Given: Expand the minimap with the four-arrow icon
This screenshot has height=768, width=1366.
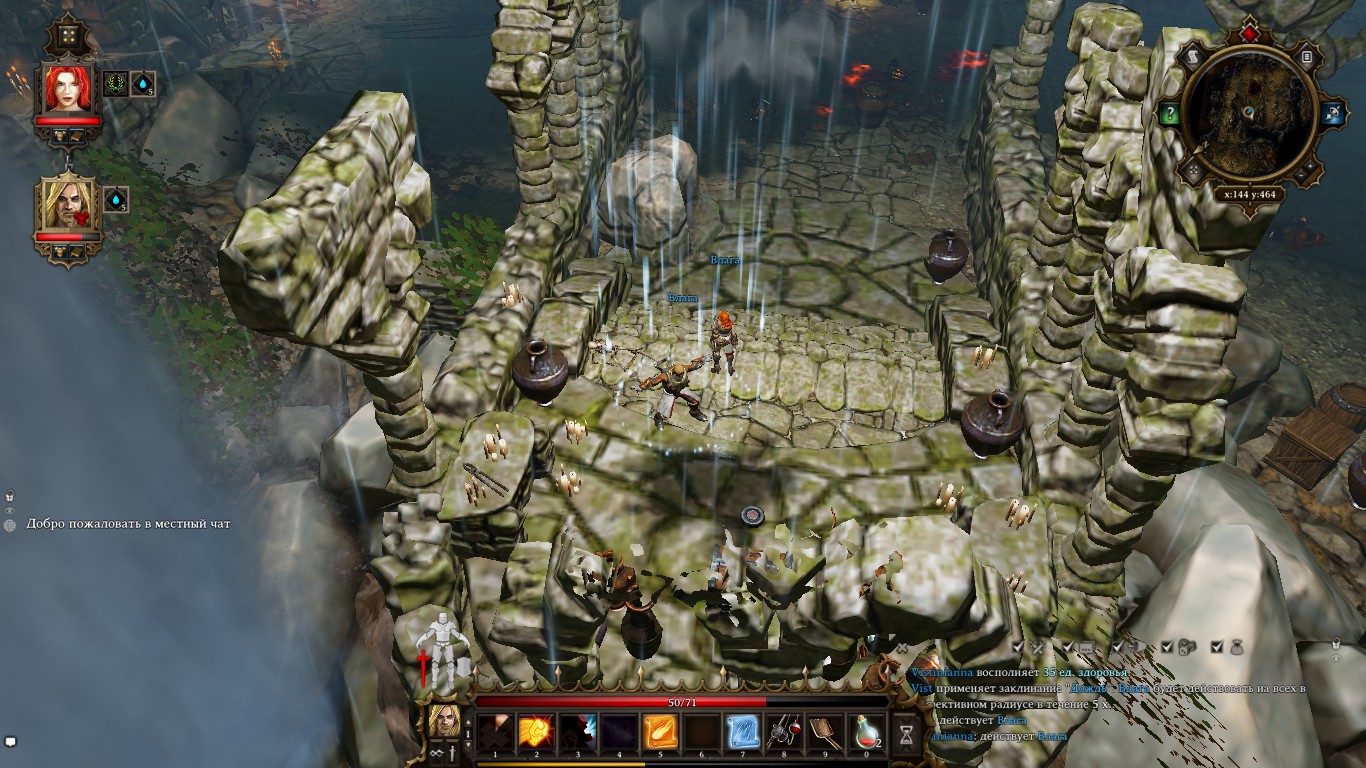Looking at the screenshot, I should pyautogui.click(x=1192, y=168).
